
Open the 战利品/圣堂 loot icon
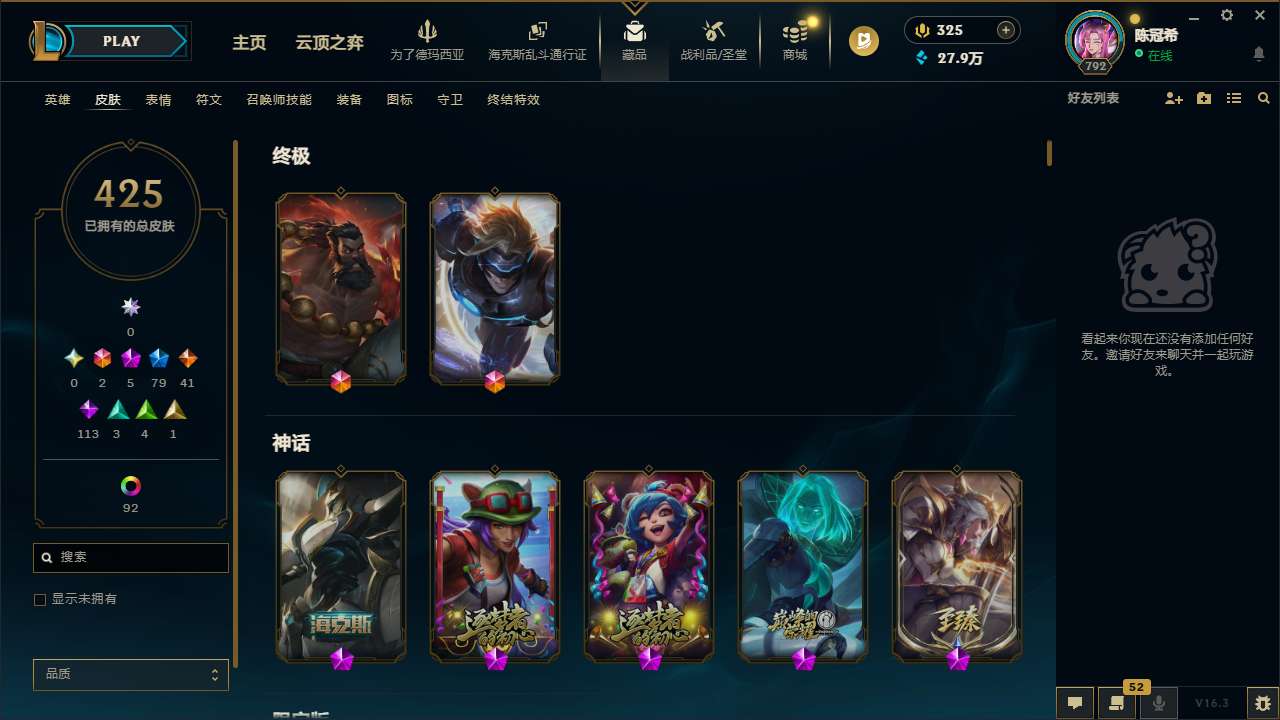[x=713, y=32]
